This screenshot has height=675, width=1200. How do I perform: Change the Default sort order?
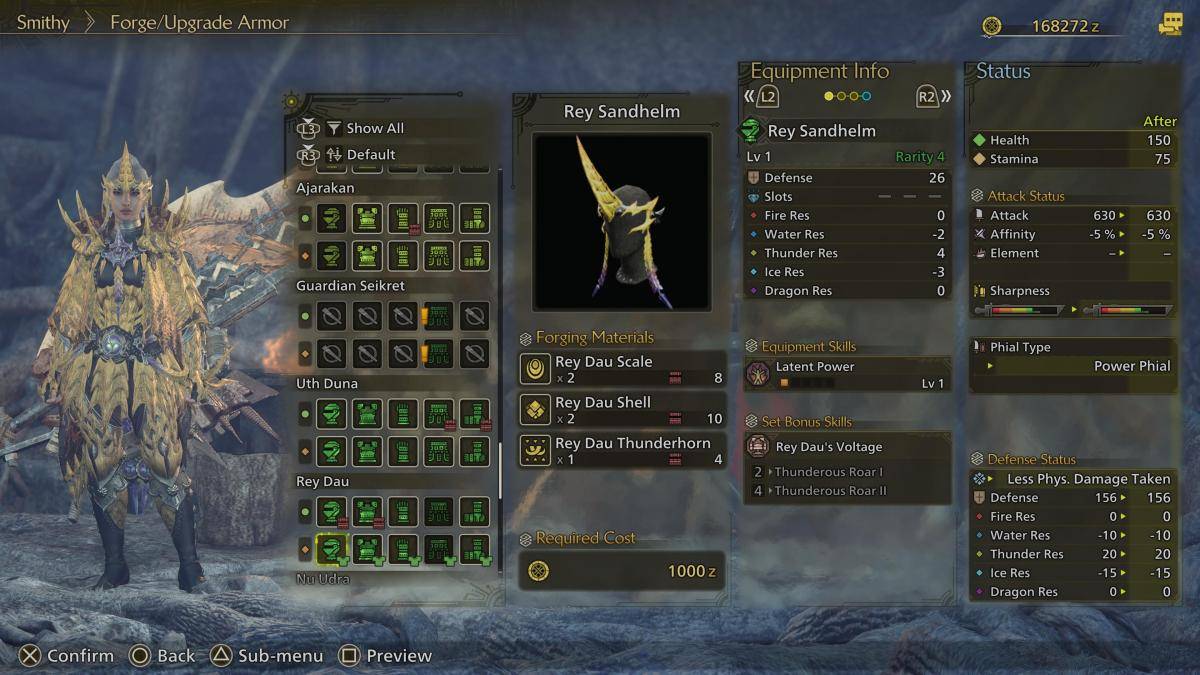[x=370, y=155]
